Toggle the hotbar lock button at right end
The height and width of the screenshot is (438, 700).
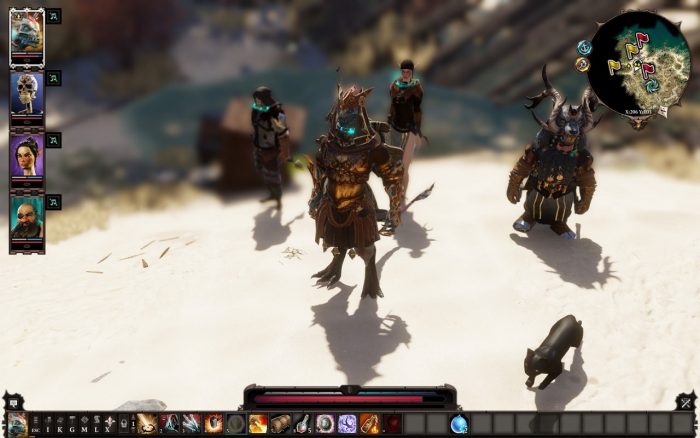(685, 403)
